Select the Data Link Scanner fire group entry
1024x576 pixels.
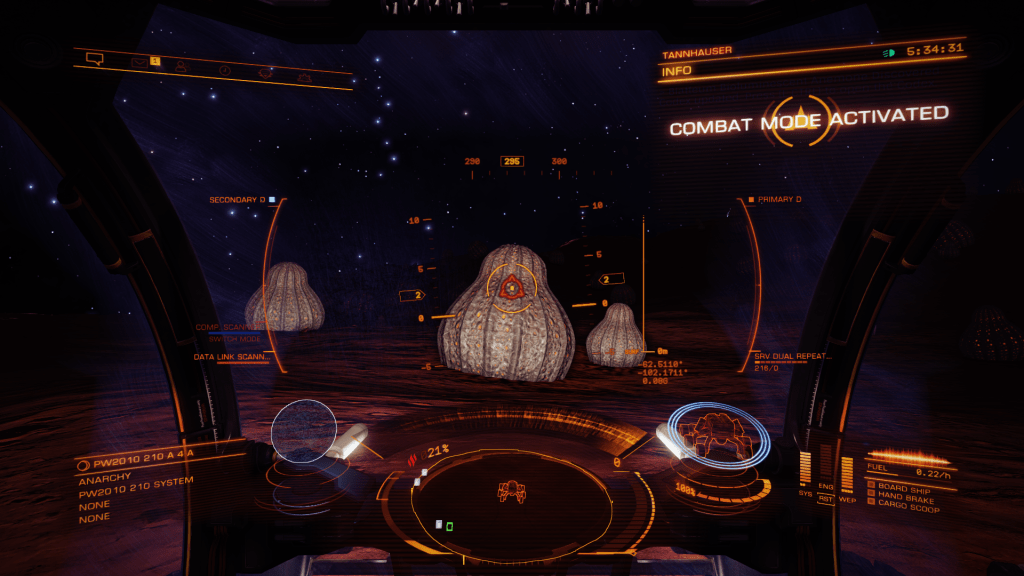233,356
